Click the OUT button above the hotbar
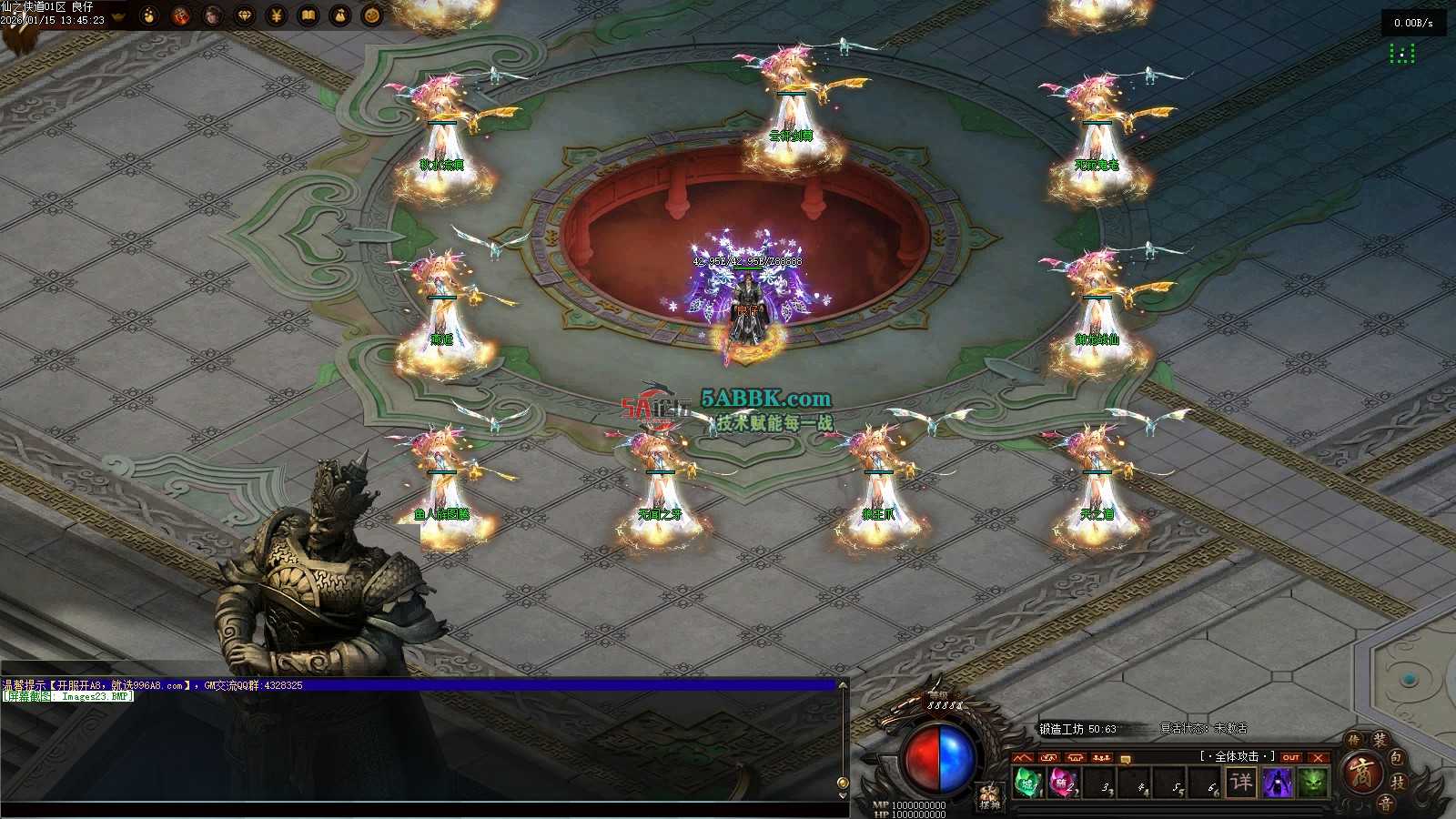The image size is (1456, 819). pos(1290,757)
